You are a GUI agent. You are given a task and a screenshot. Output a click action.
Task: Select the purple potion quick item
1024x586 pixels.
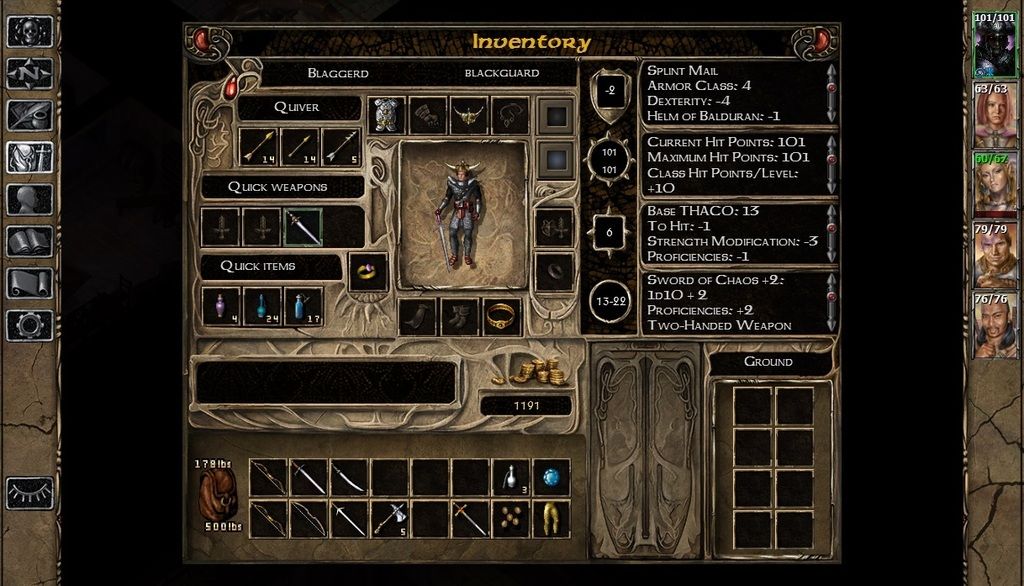[x=221, y=306]
